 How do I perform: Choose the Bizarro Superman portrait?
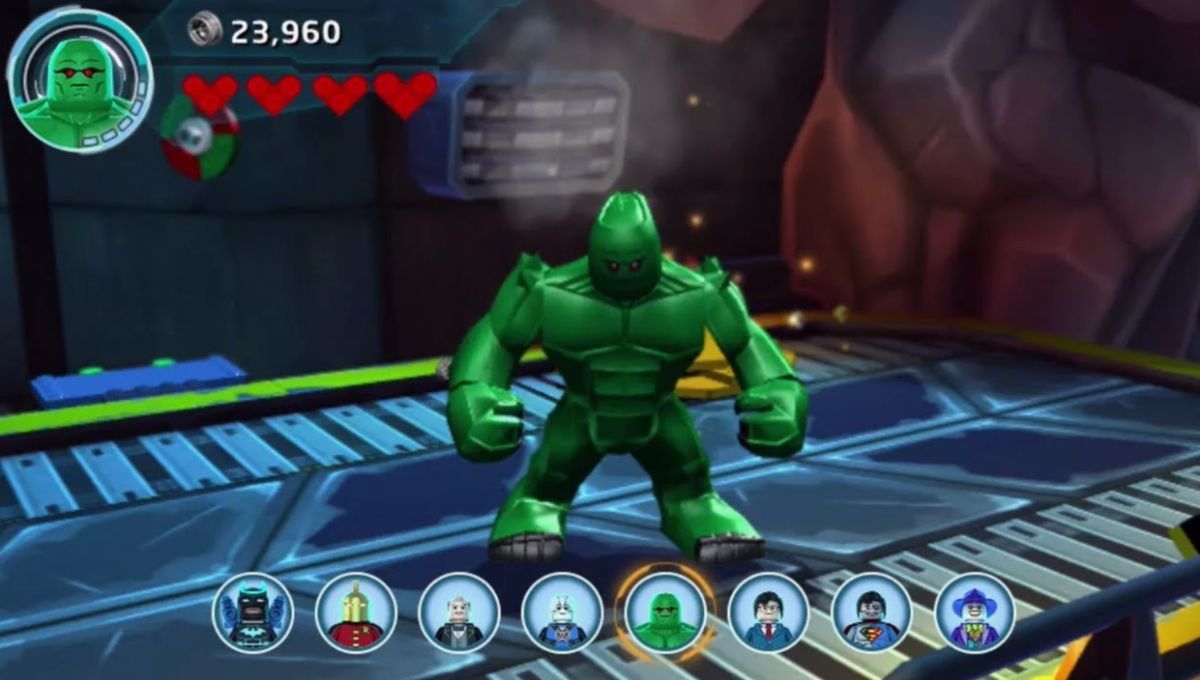coord(871,613)
